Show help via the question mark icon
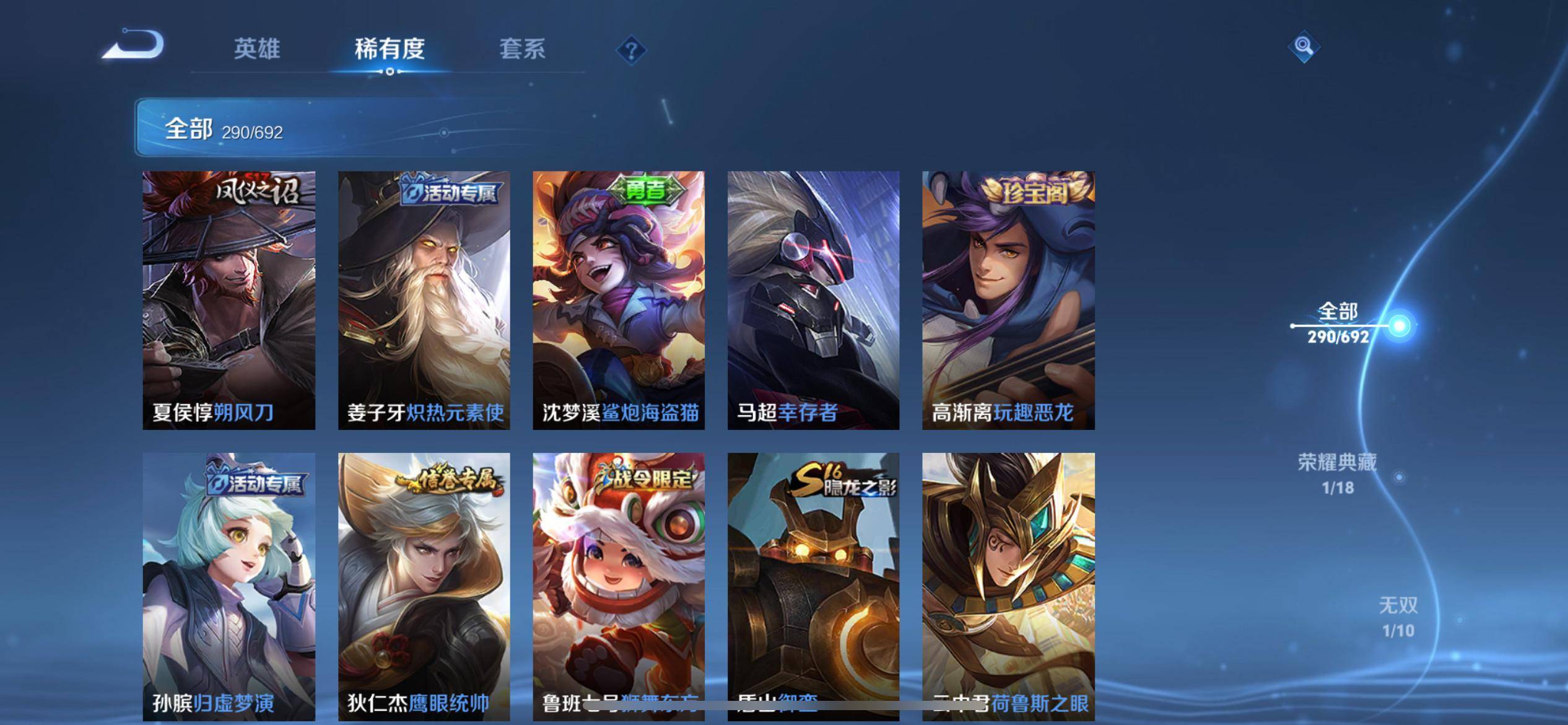The height and width of the screenshot is (725, 1568). pyautogui.click(x=631, y=50)
